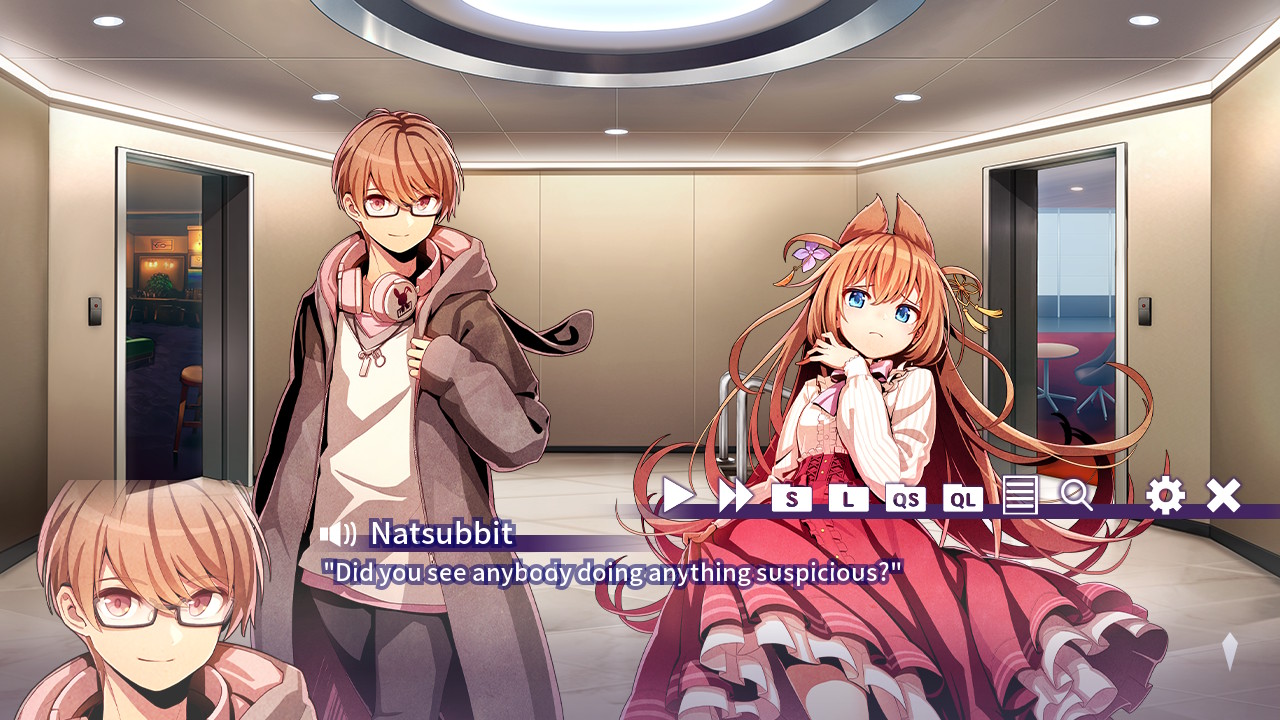The image size is (1280, 720).
Task: Activate Skip mode via fast-forward icon
Action: click(x=735, y=494)
